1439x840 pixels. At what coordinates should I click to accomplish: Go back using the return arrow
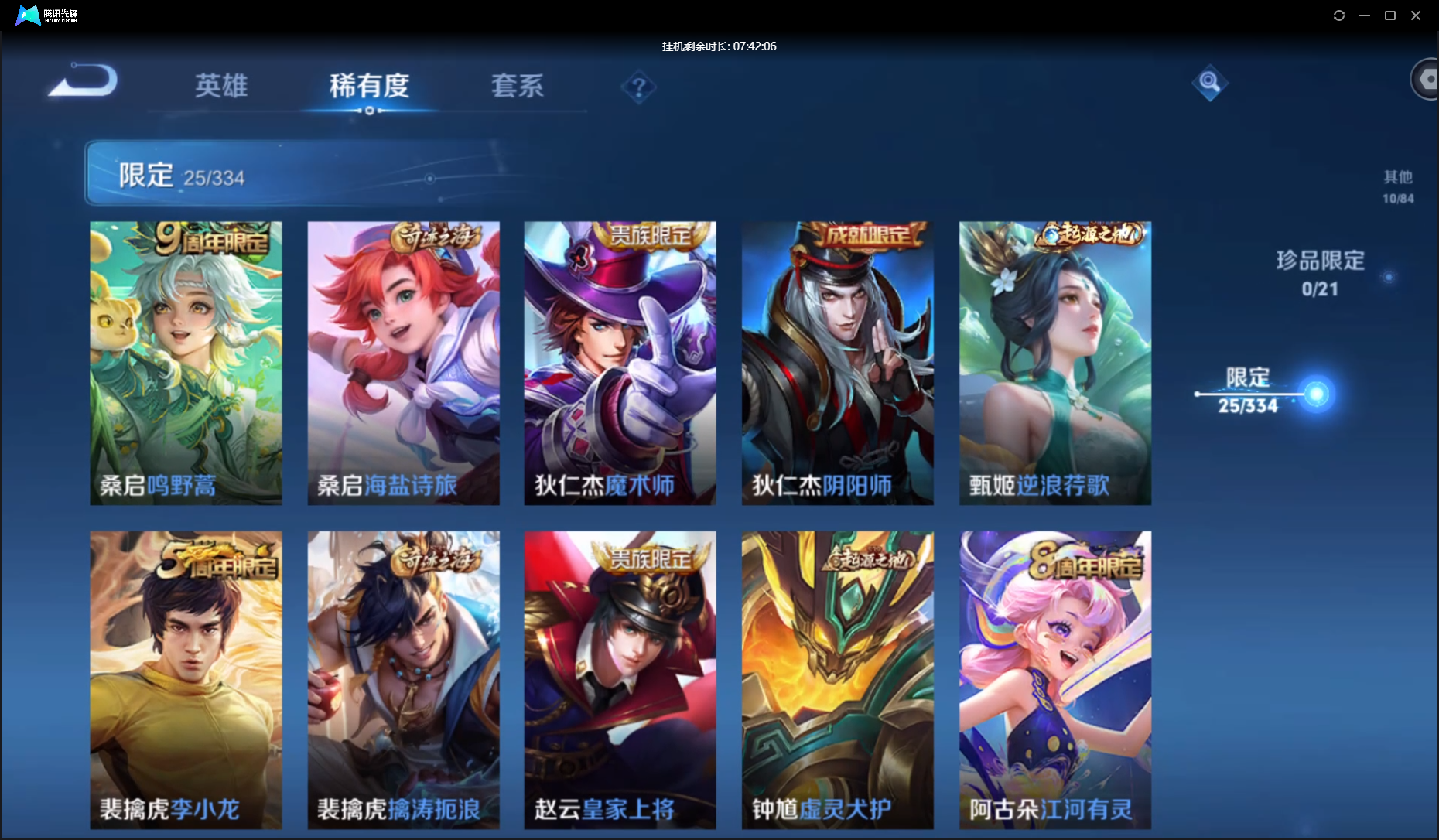(x=84, y=81)
